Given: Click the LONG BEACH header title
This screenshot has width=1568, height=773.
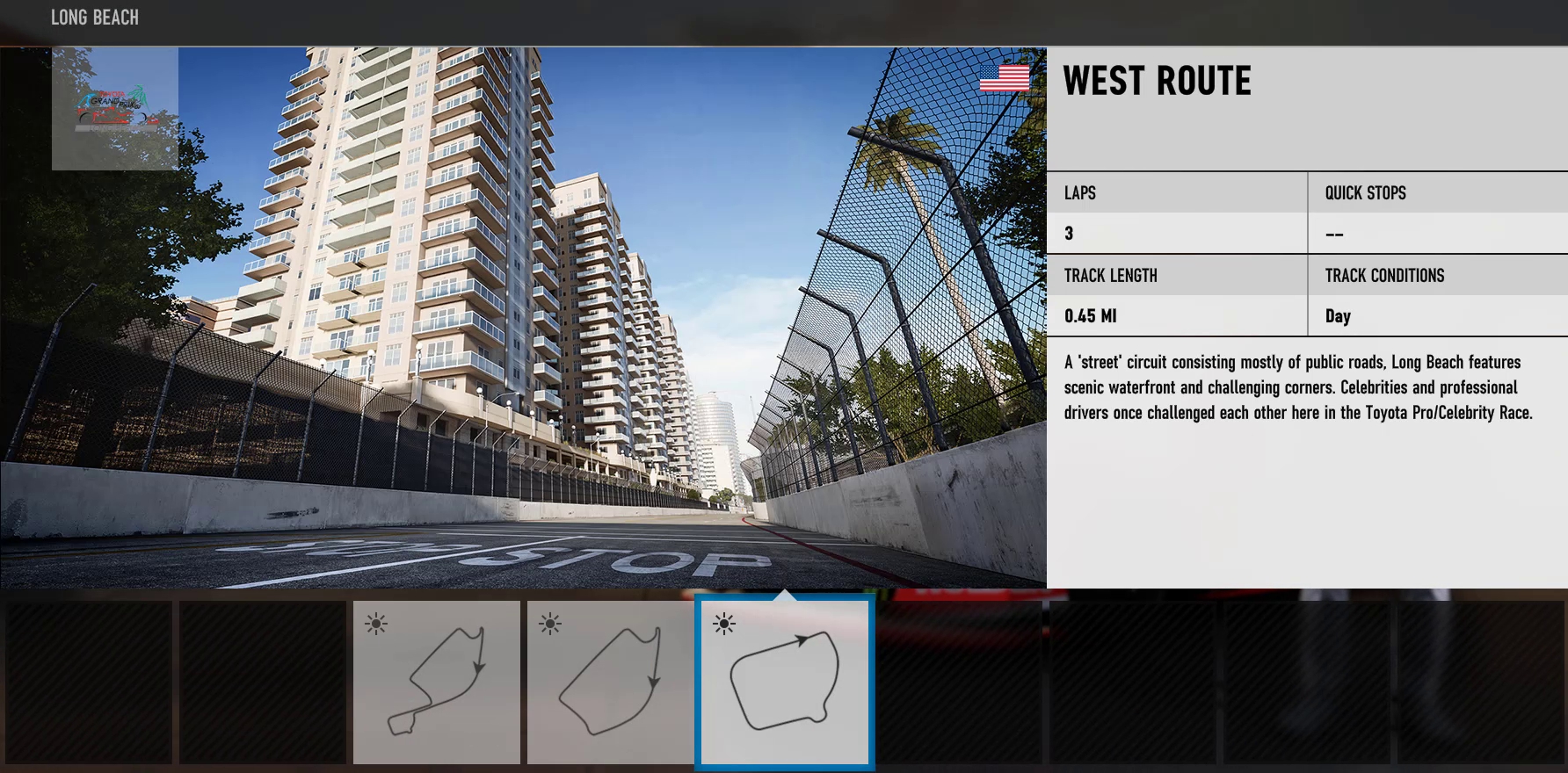Looking at the screenshot, I should [x=94, y=17].
